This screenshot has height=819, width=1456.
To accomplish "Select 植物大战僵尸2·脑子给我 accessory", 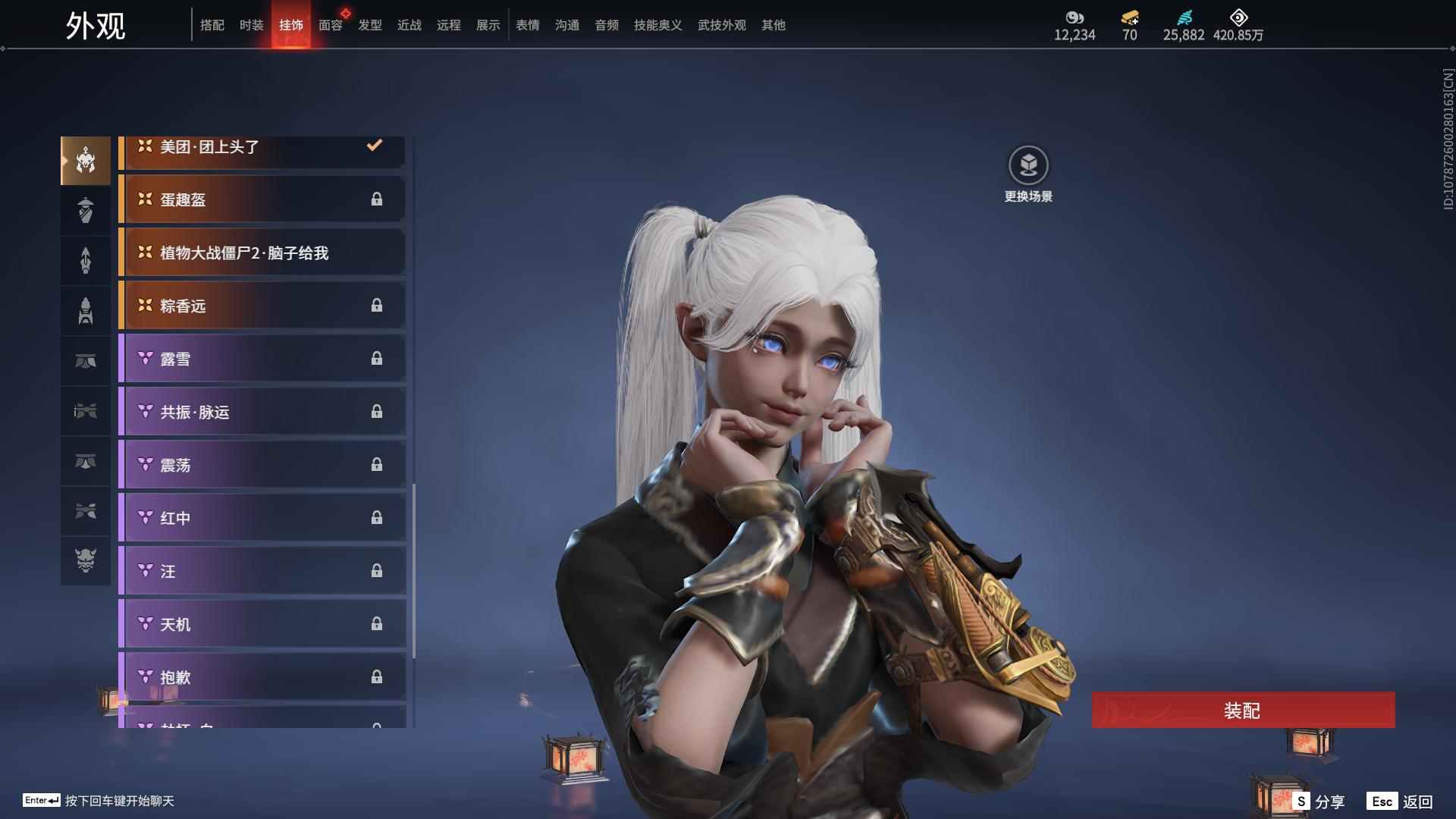I will (x=262, y=253).
